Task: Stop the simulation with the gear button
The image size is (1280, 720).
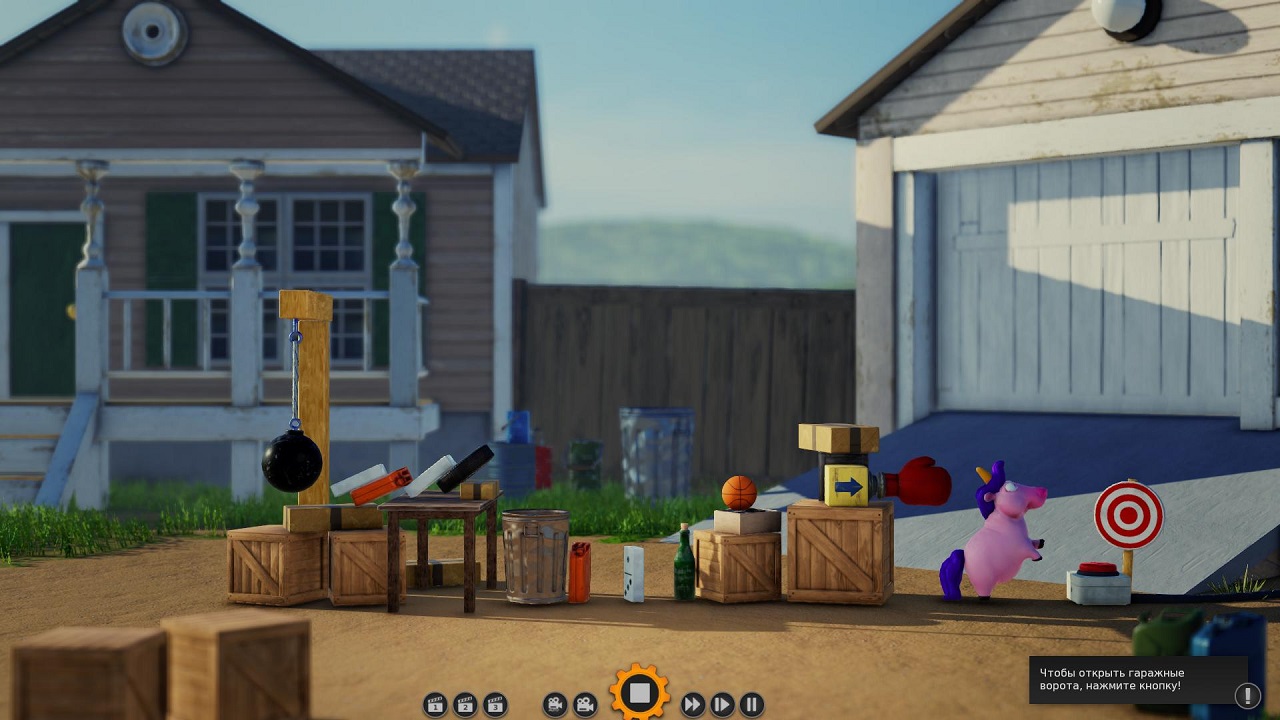Action: (640, 692)
